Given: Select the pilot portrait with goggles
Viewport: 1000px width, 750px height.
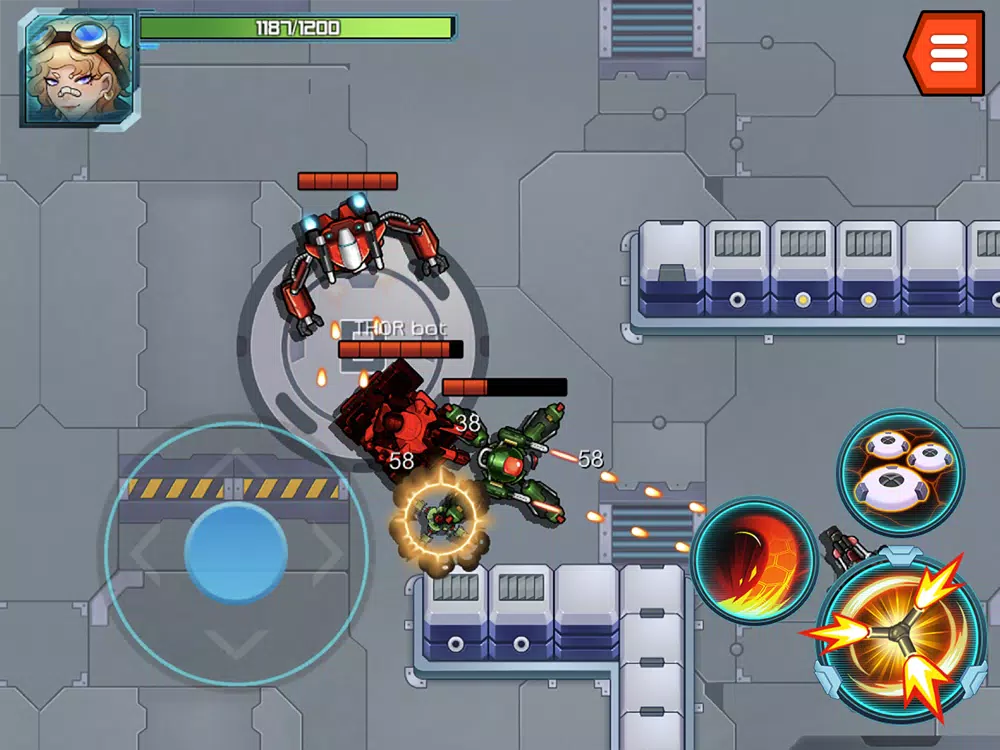Looking at the screenshot, I should pos(78,68).
